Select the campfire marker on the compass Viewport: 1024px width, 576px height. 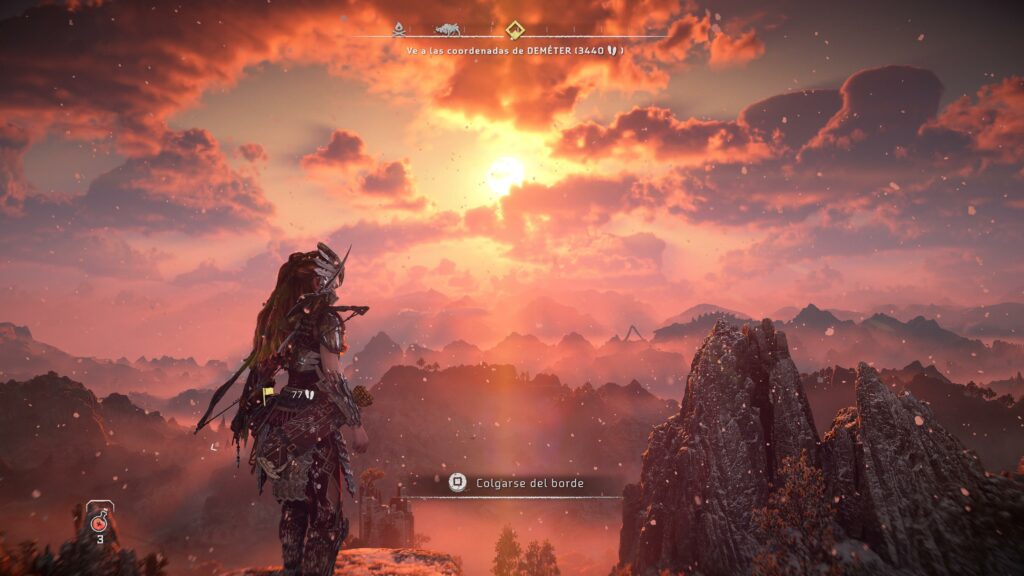400,29
